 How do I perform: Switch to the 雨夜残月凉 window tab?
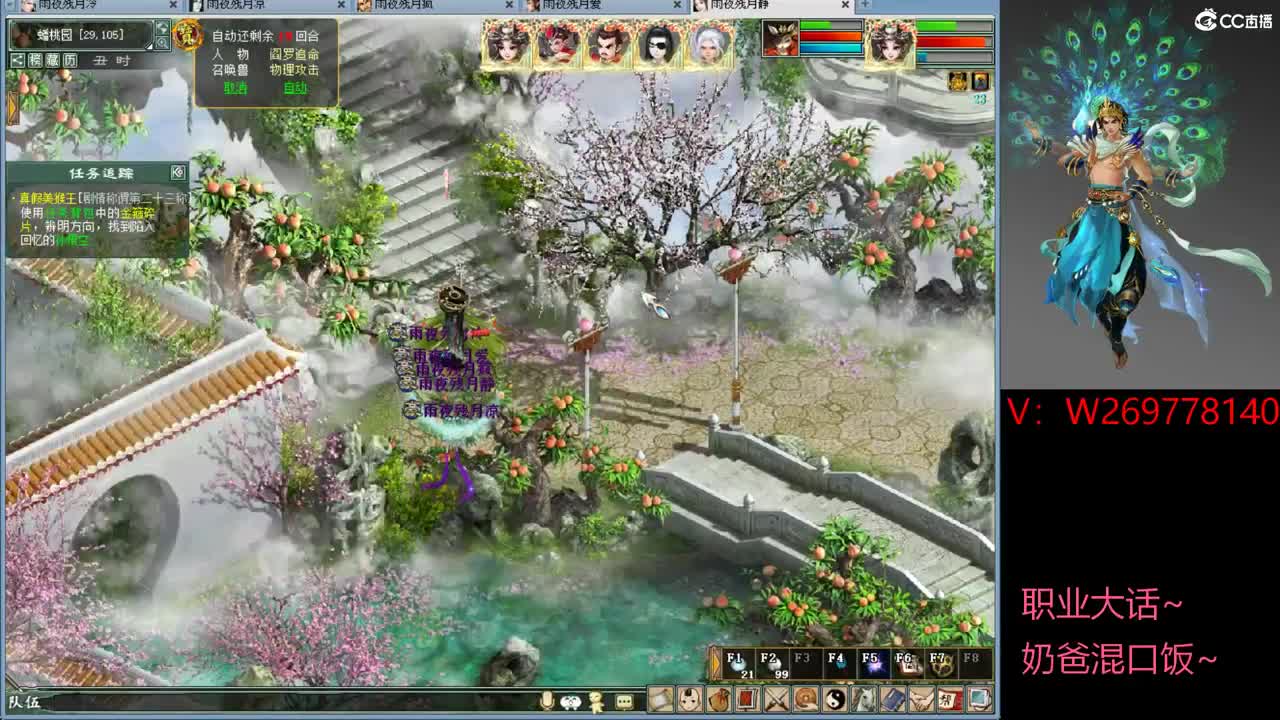click(230, 6)
